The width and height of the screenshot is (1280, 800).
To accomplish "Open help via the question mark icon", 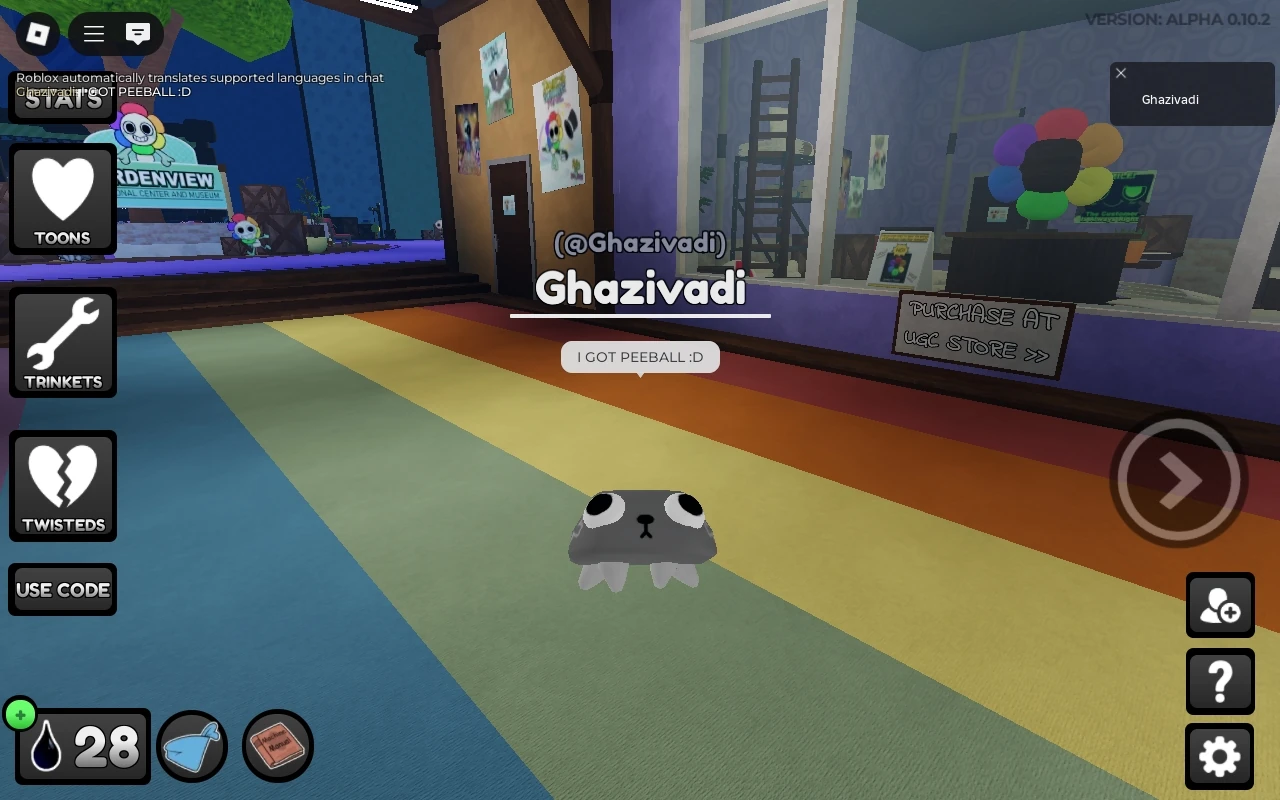I will (x=1220, y=681).
